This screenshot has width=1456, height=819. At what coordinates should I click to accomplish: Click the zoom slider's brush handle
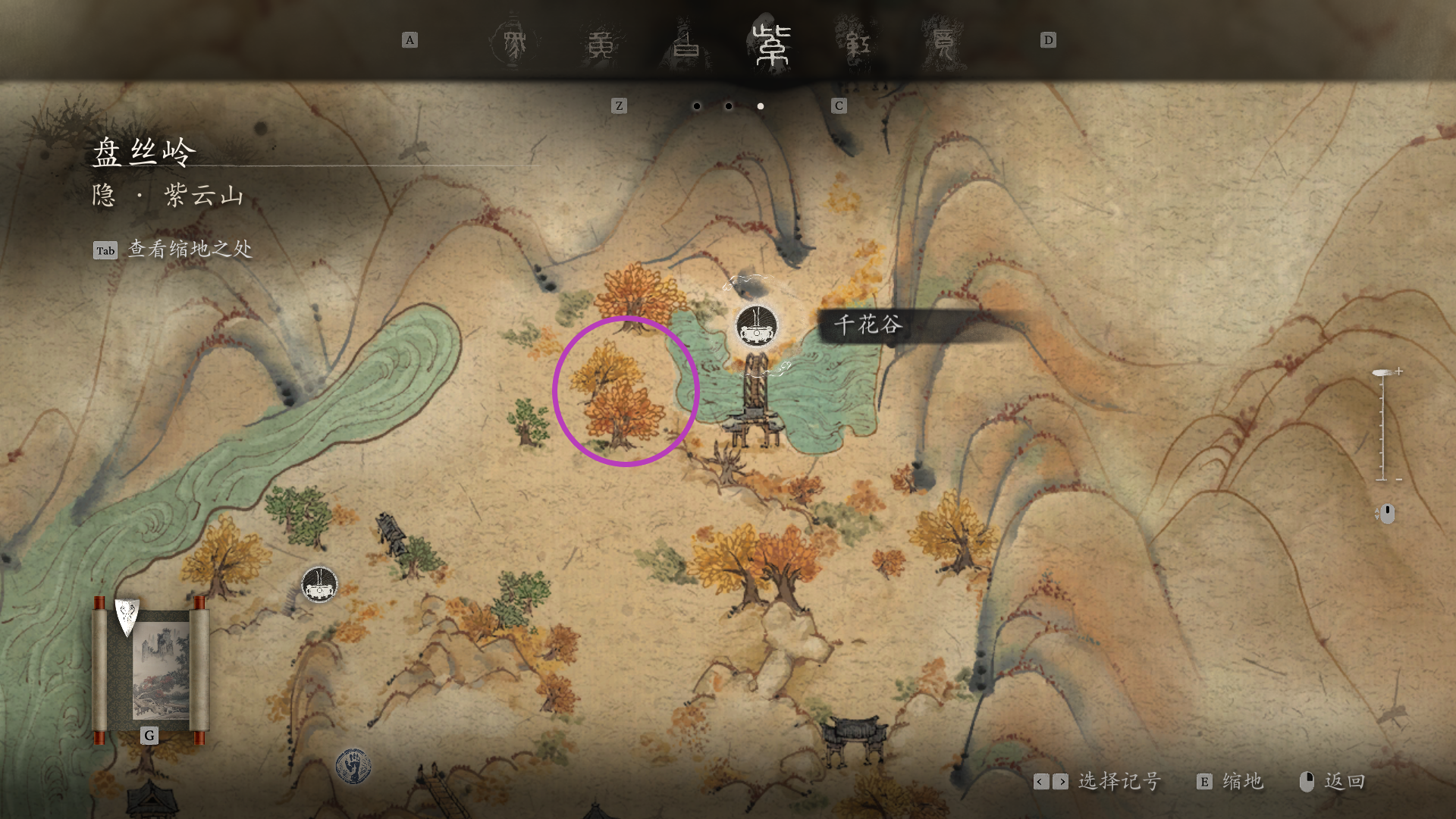pos(1382,372)
